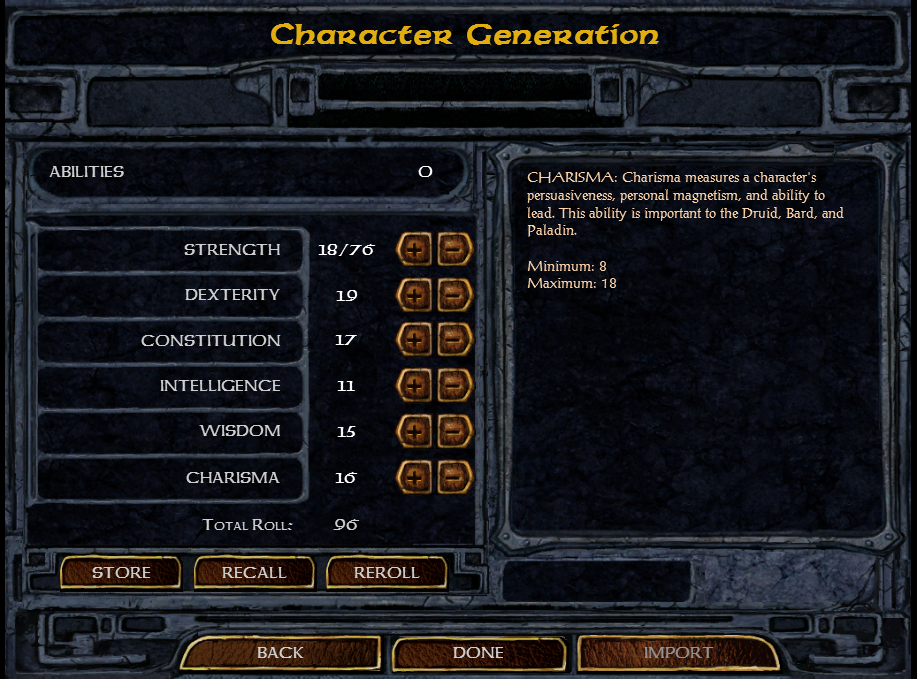Click the Intelligence minus button
This screenshot has width=917, height=679.
coord(454,386)
